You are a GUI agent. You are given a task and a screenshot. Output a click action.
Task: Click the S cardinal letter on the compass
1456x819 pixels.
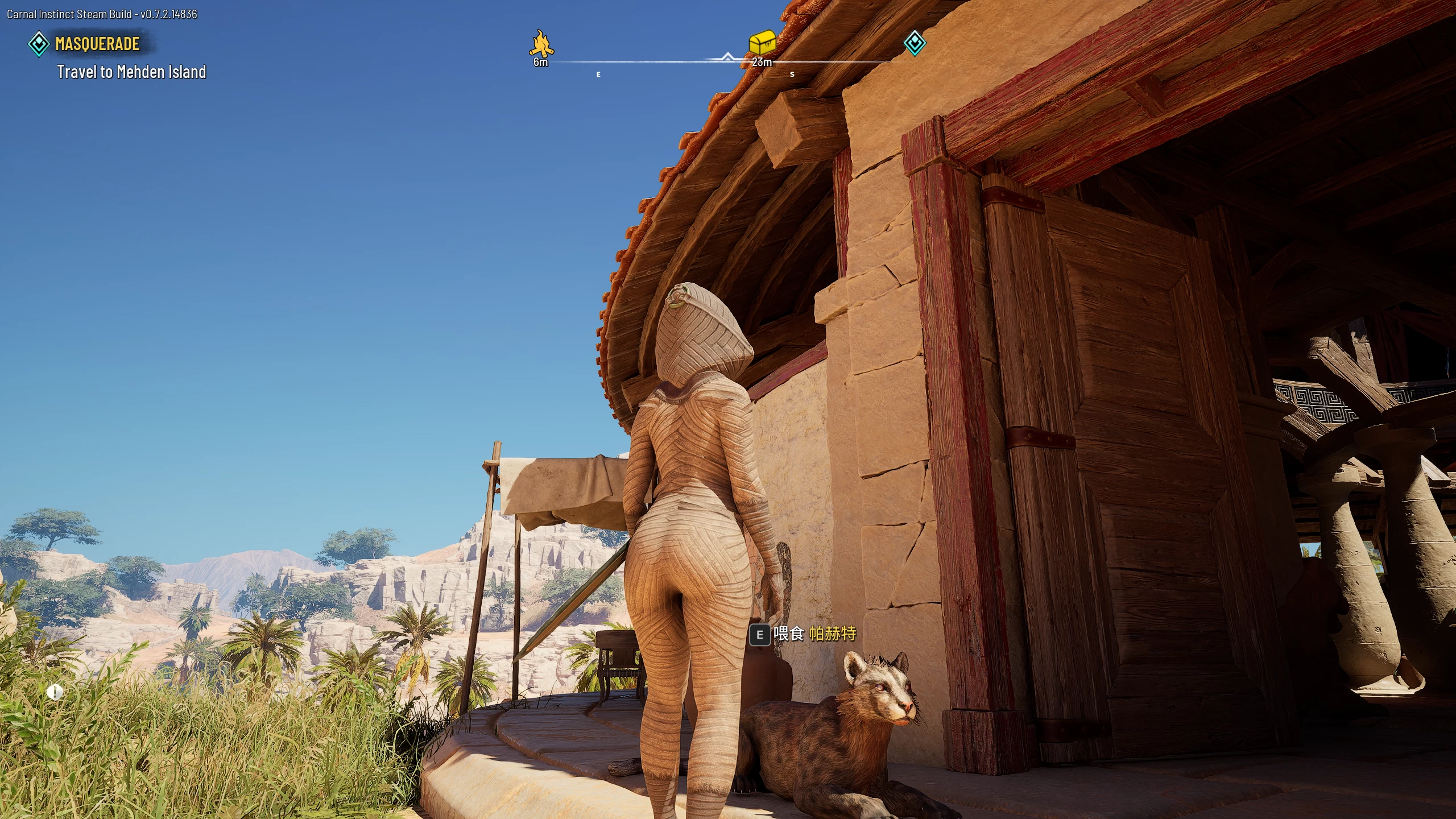click(x=792, y=73)
